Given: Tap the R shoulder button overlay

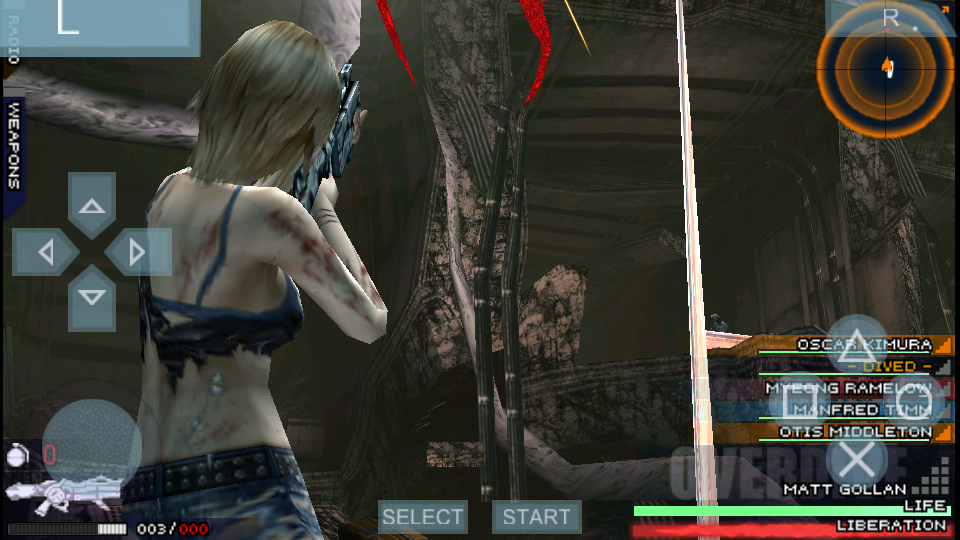Looking at the screenshot, I should coord(892,17).
